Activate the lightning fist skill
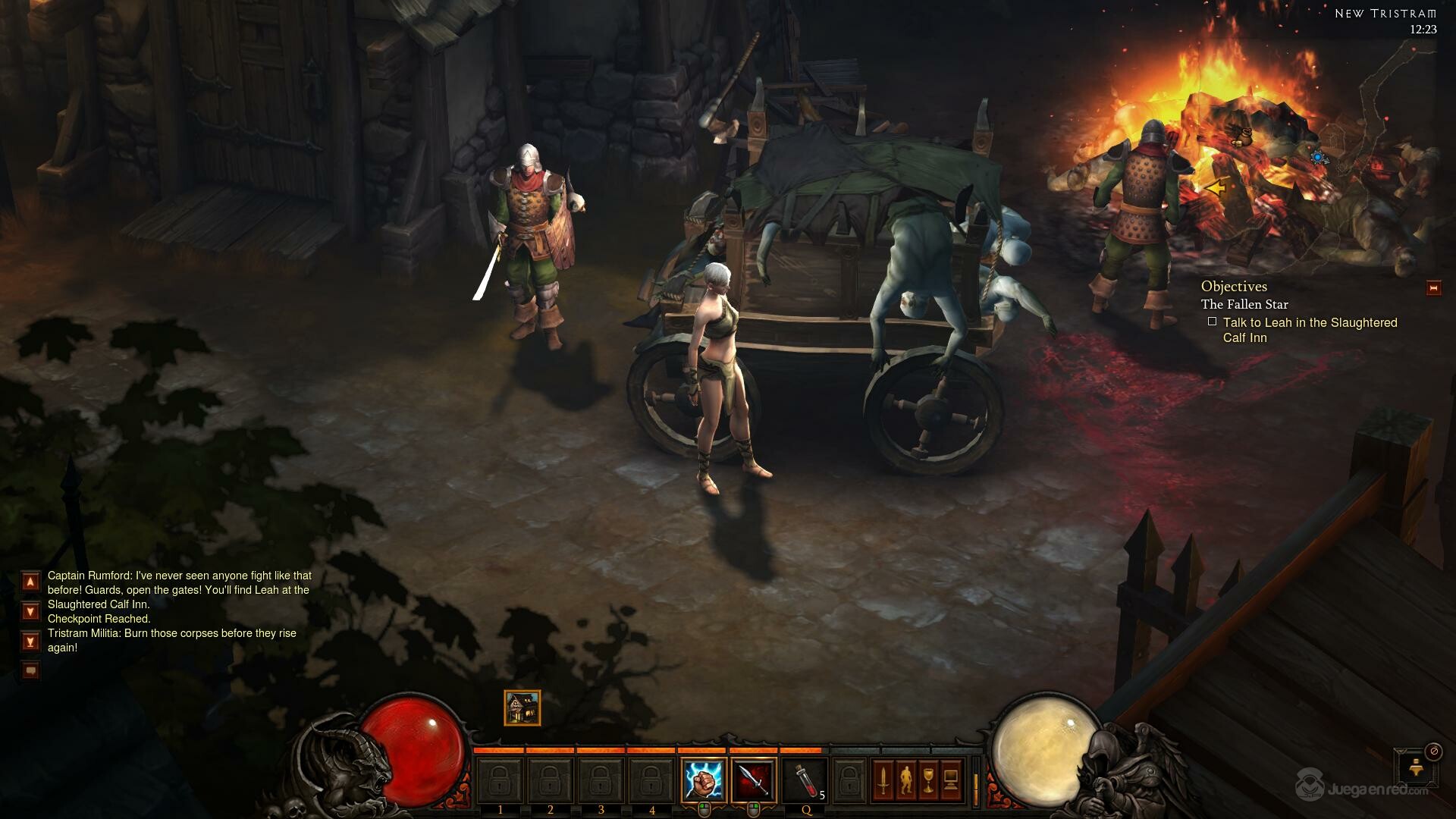The width and height of the screenshot is (1456, 819). click(x=704, y=780)
